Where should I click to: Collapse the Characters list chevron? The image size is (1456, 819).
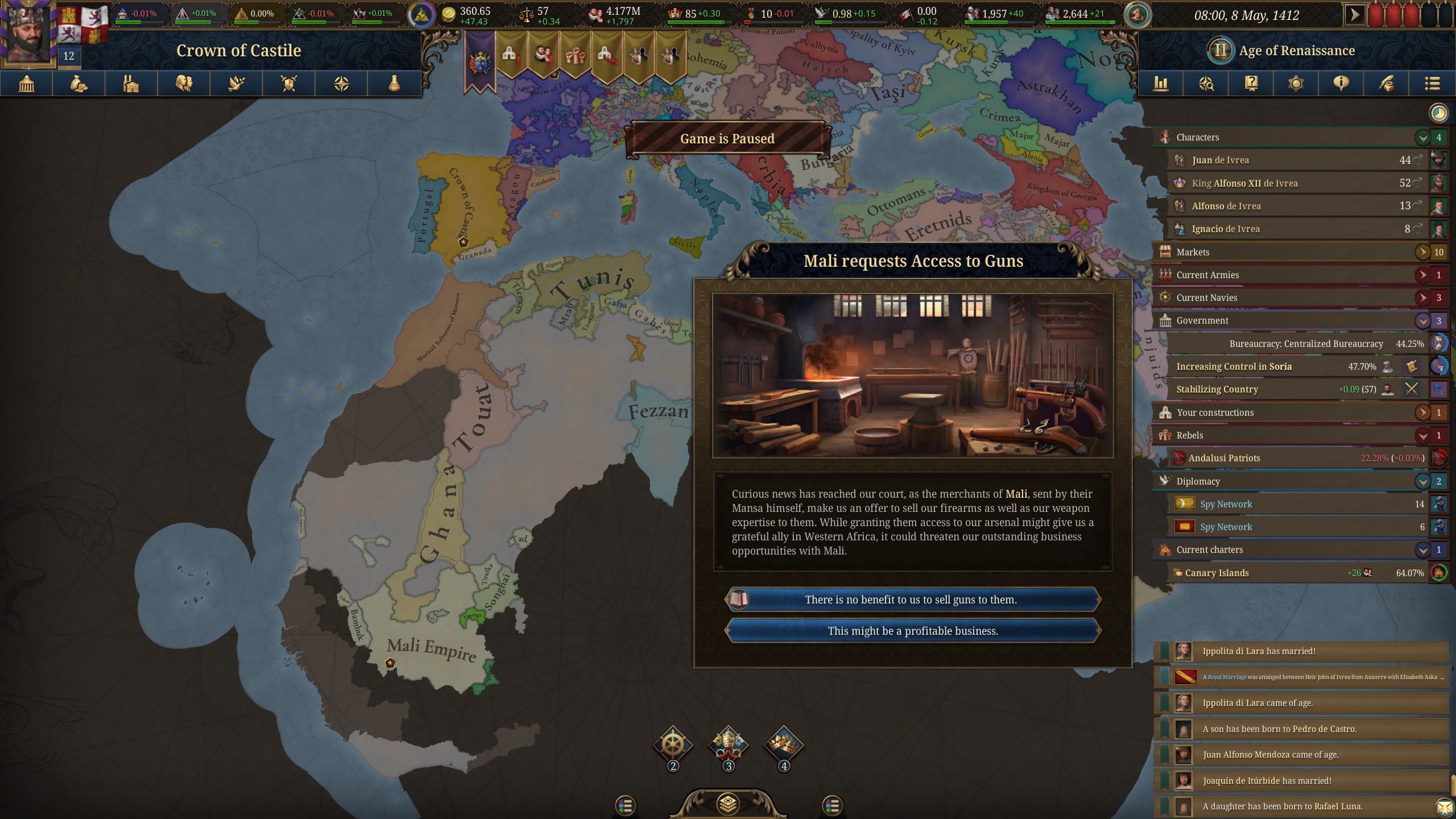pyautogui.click(x=1422, y=137)
